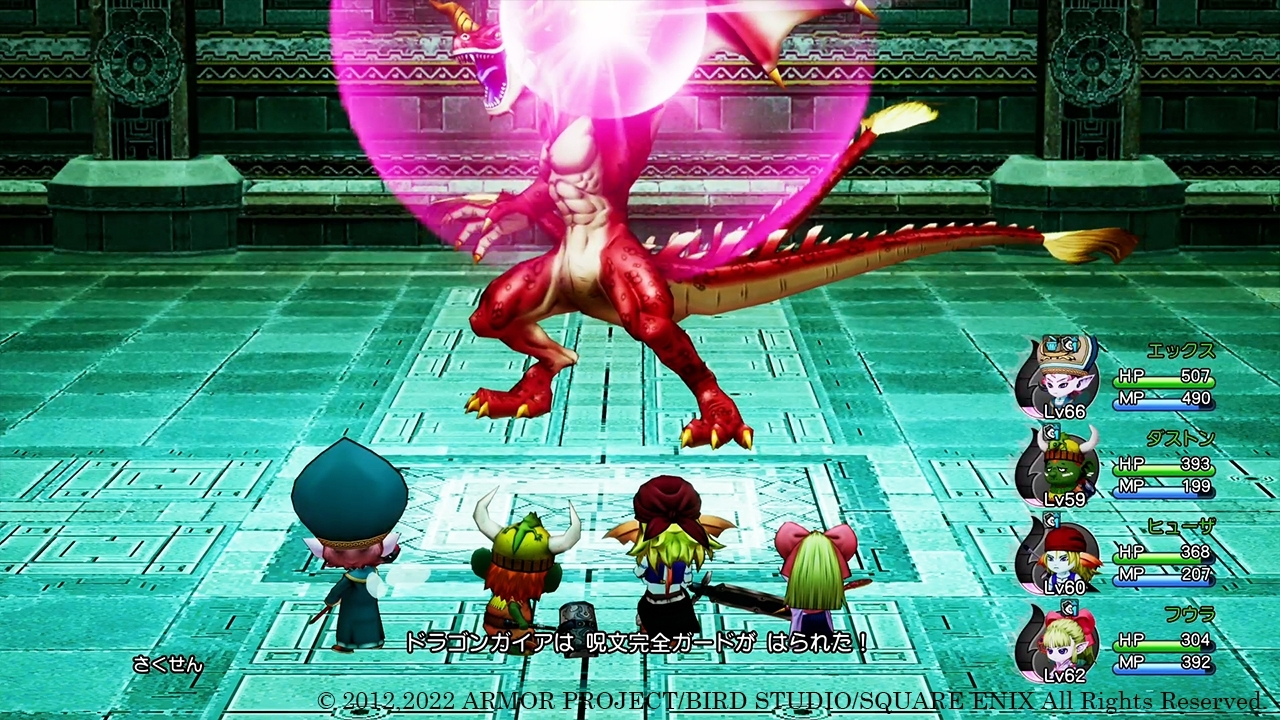
Task: Open the さくせん tactics command
Action: (168, 662)
